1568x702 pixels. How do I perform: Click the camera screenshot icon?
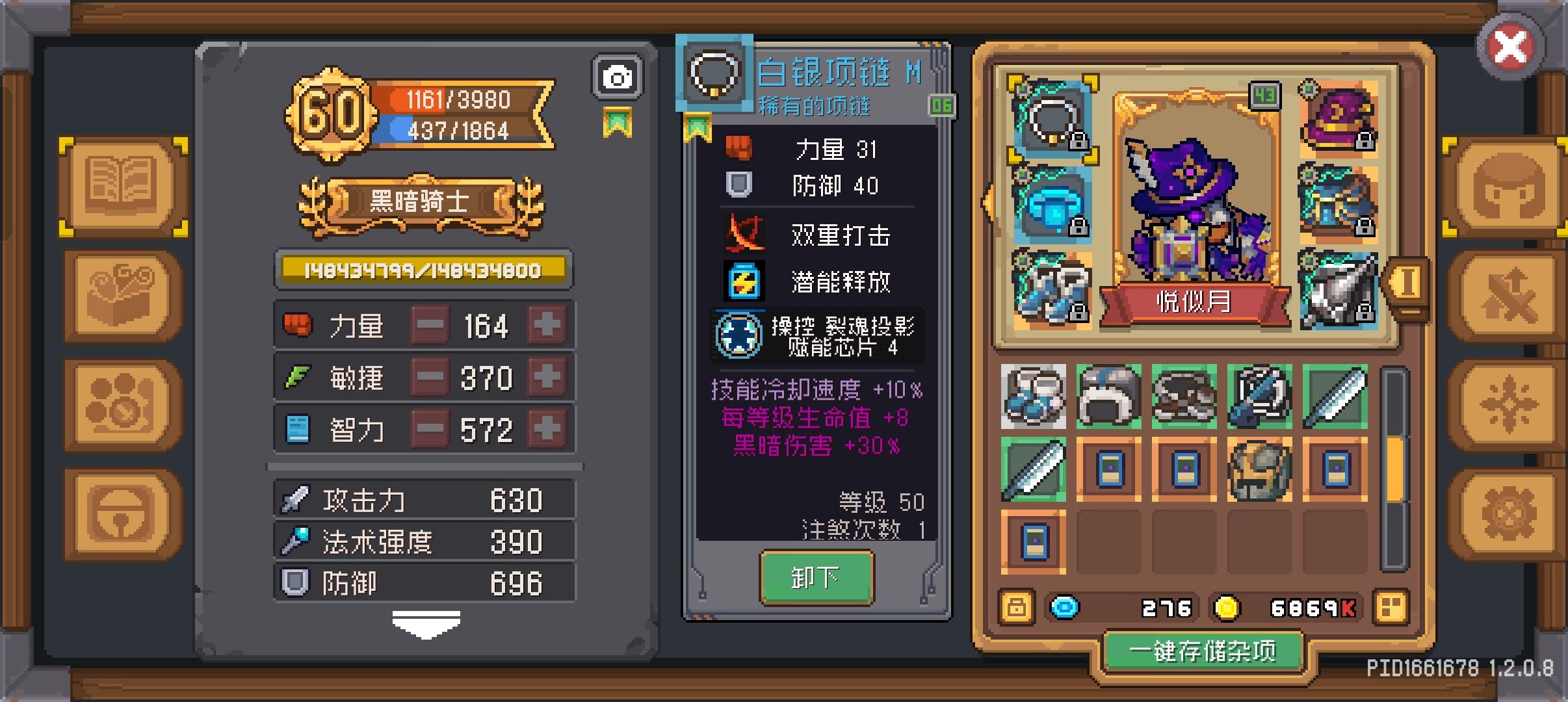[x=618, y=76]
